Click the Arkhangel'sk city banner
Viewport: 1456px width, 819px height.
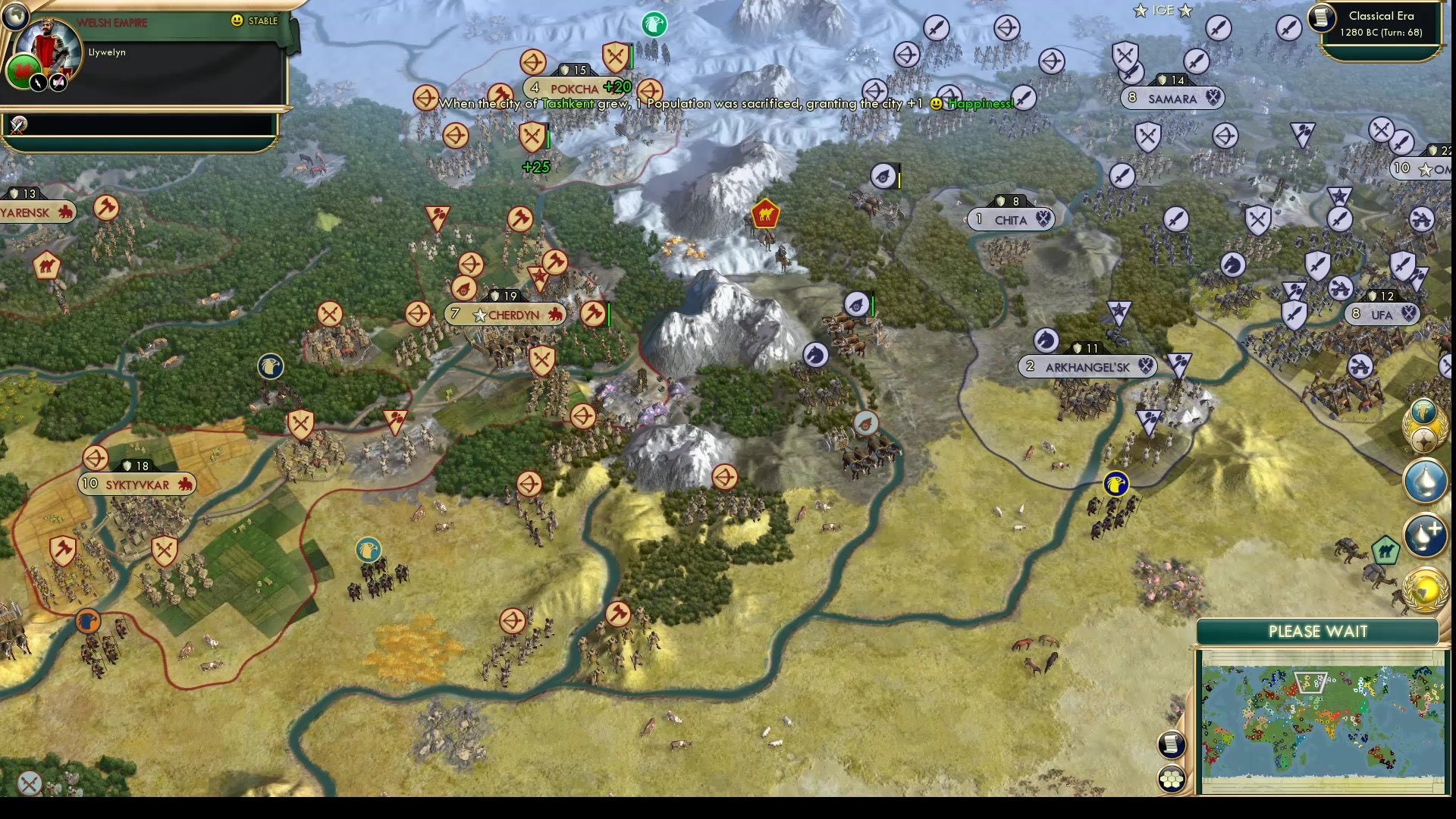pyautogui.click(x=1087, y=366)
